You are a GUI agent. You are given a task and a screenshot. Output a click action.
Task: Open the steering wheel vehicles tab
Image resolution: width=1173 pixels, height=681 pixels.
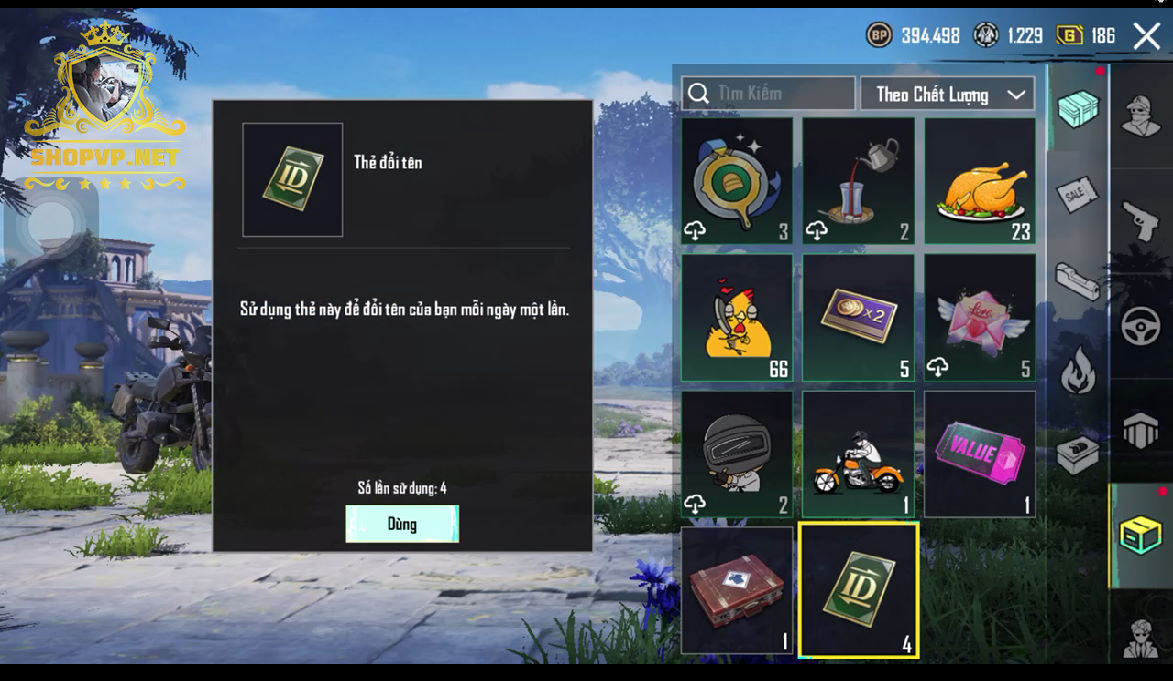coord(1141,326)
